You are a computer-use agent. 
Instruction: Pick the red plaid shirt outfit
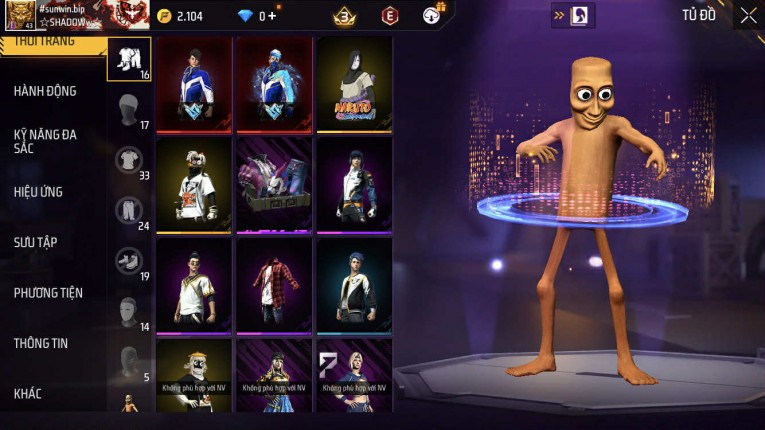point(274,285)
